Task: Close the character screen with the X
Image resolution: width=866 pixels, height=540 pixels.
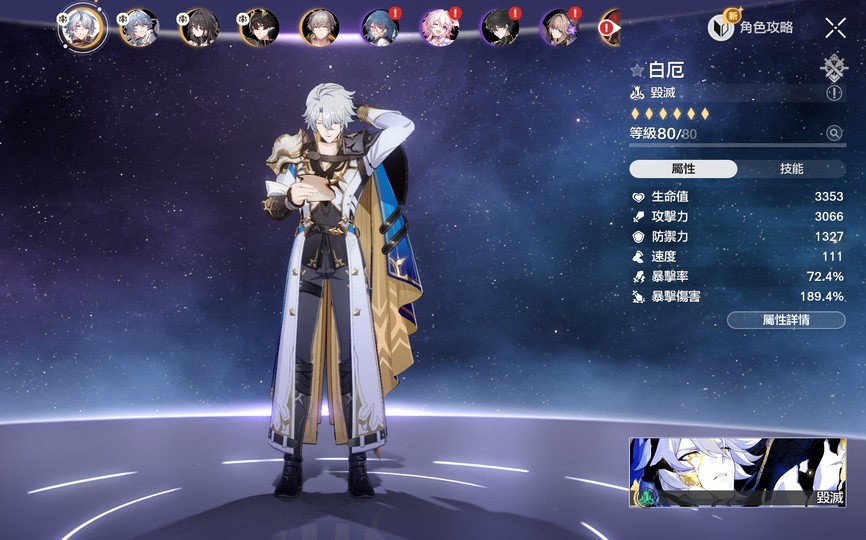Action: [835, 28]
